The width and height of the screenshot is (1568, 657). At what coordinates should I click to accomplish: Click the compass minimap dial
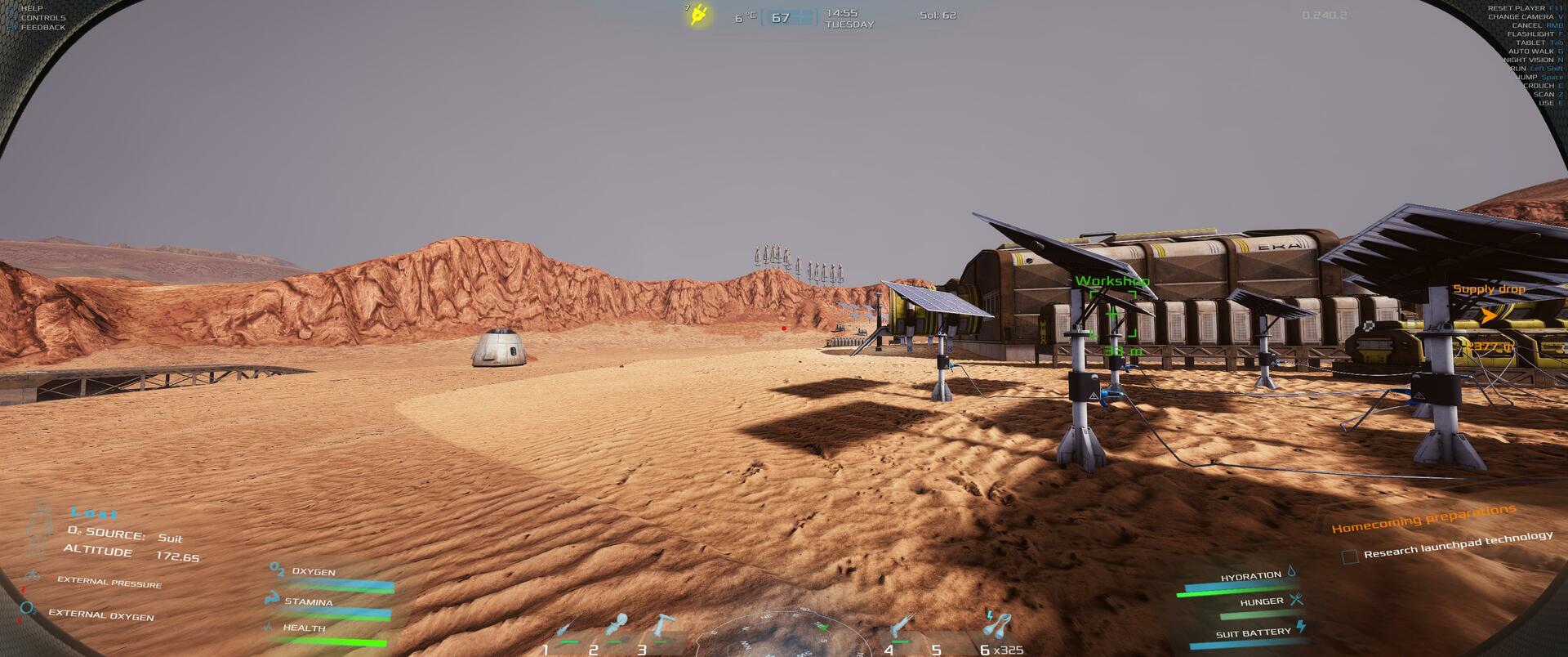pos(782,636)
